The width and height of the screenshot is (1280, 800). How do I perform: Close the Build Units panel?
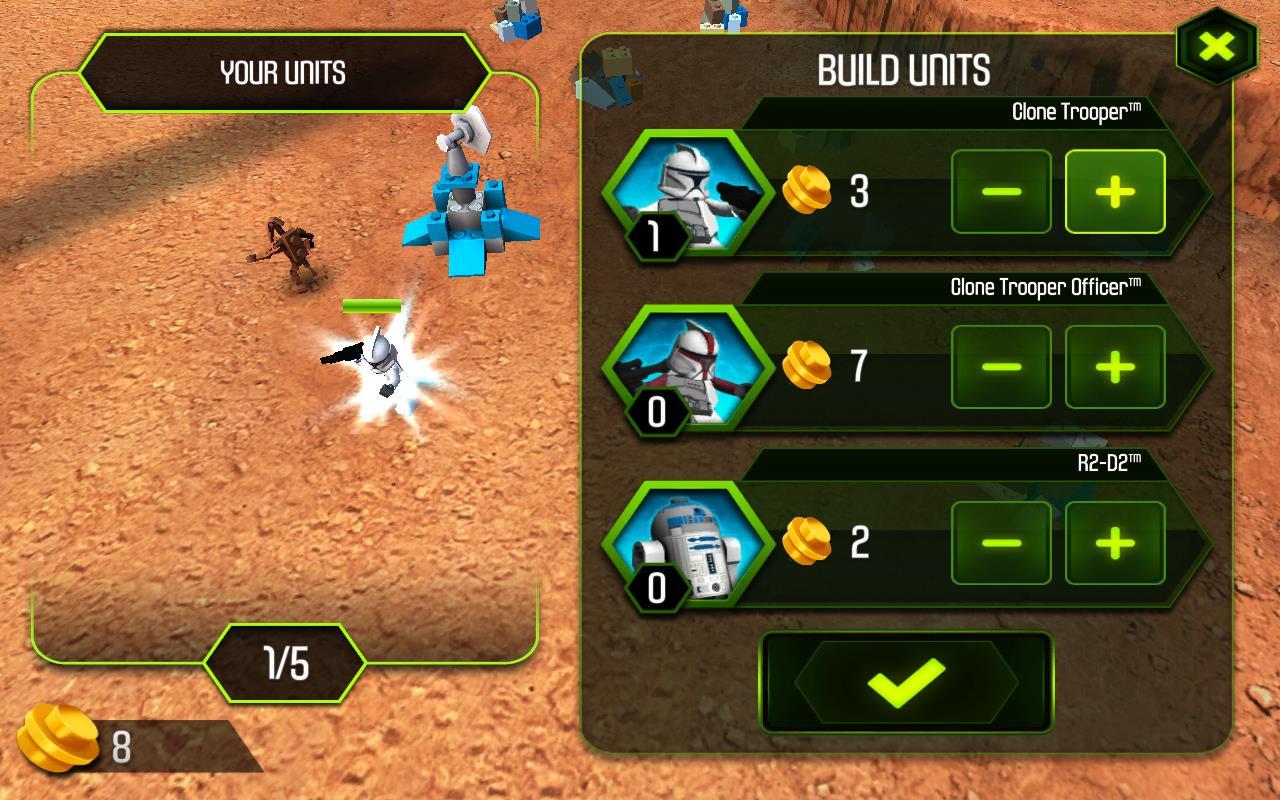pyautogui.click(x=1216, y=46)
